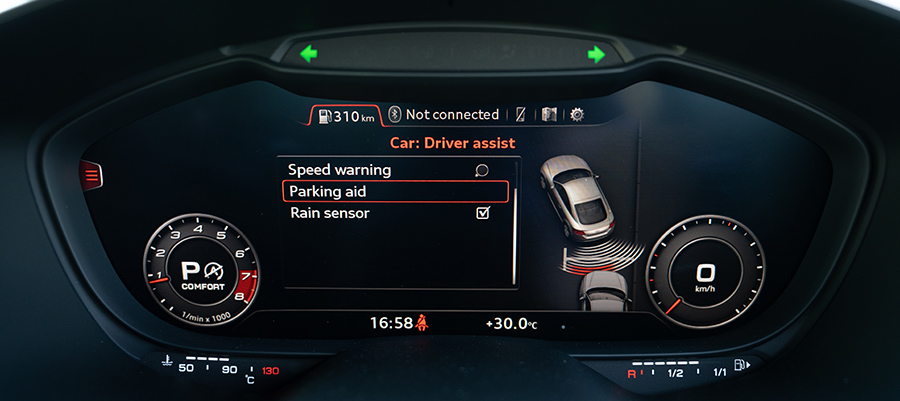
Task: Click the driver assist list scrollbar
Action: point(514,238)
